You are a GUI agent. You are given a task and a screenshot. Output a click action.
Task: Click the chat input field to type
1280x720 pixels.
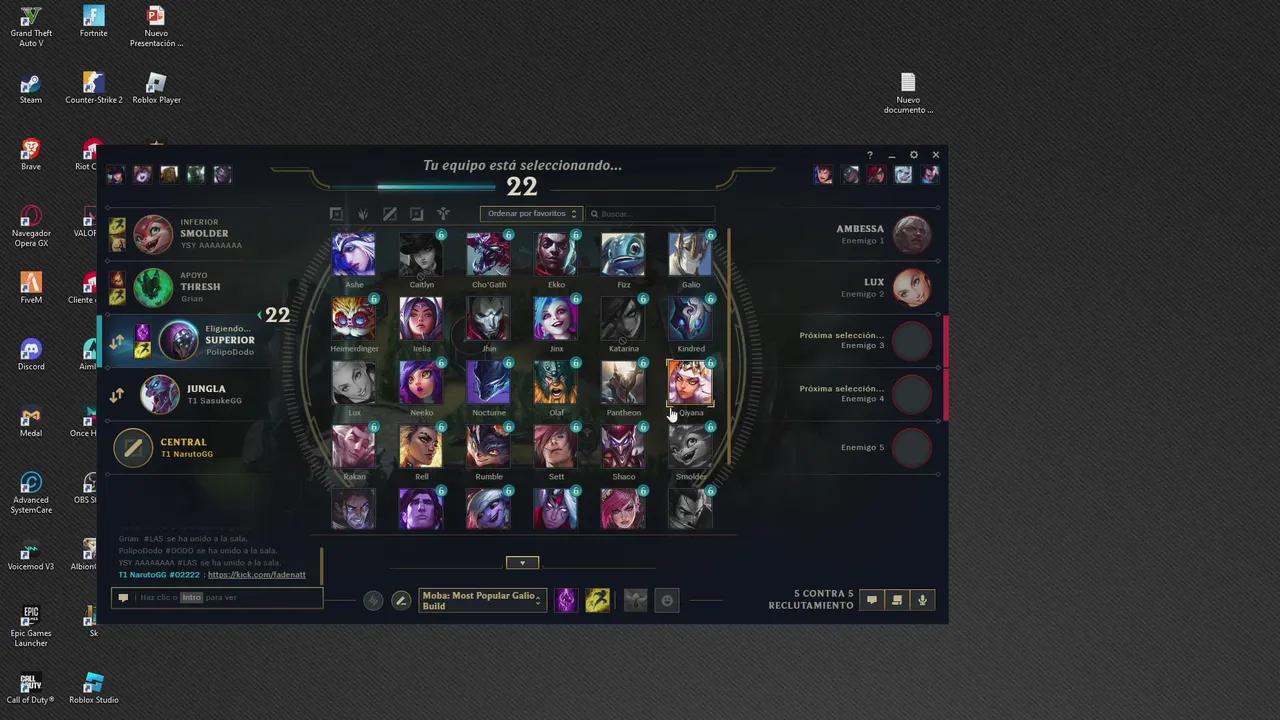pos(220,597)
